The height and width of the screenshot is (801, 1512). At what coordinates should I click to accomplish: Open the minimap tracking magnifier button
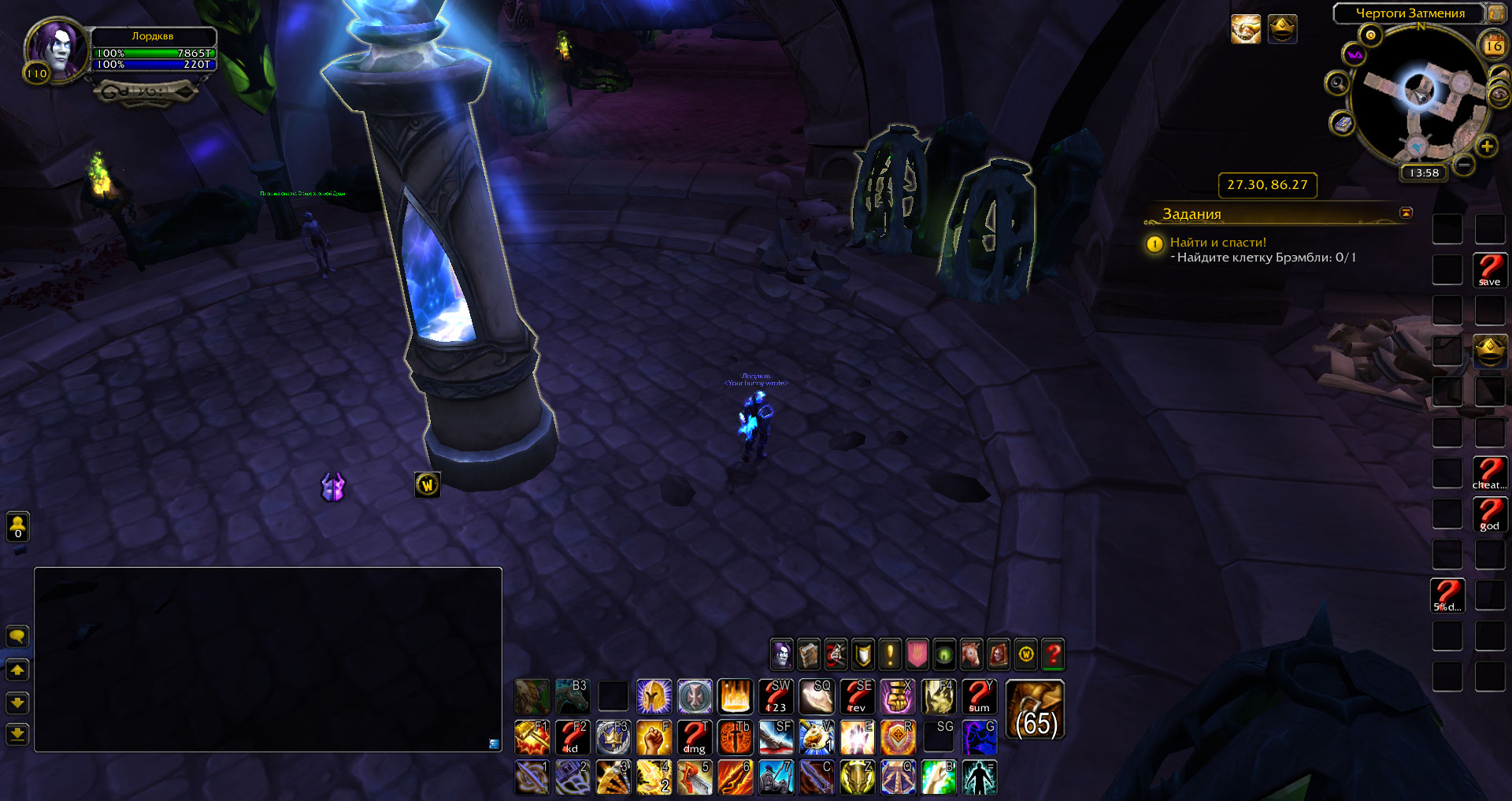pos(1336,83)
